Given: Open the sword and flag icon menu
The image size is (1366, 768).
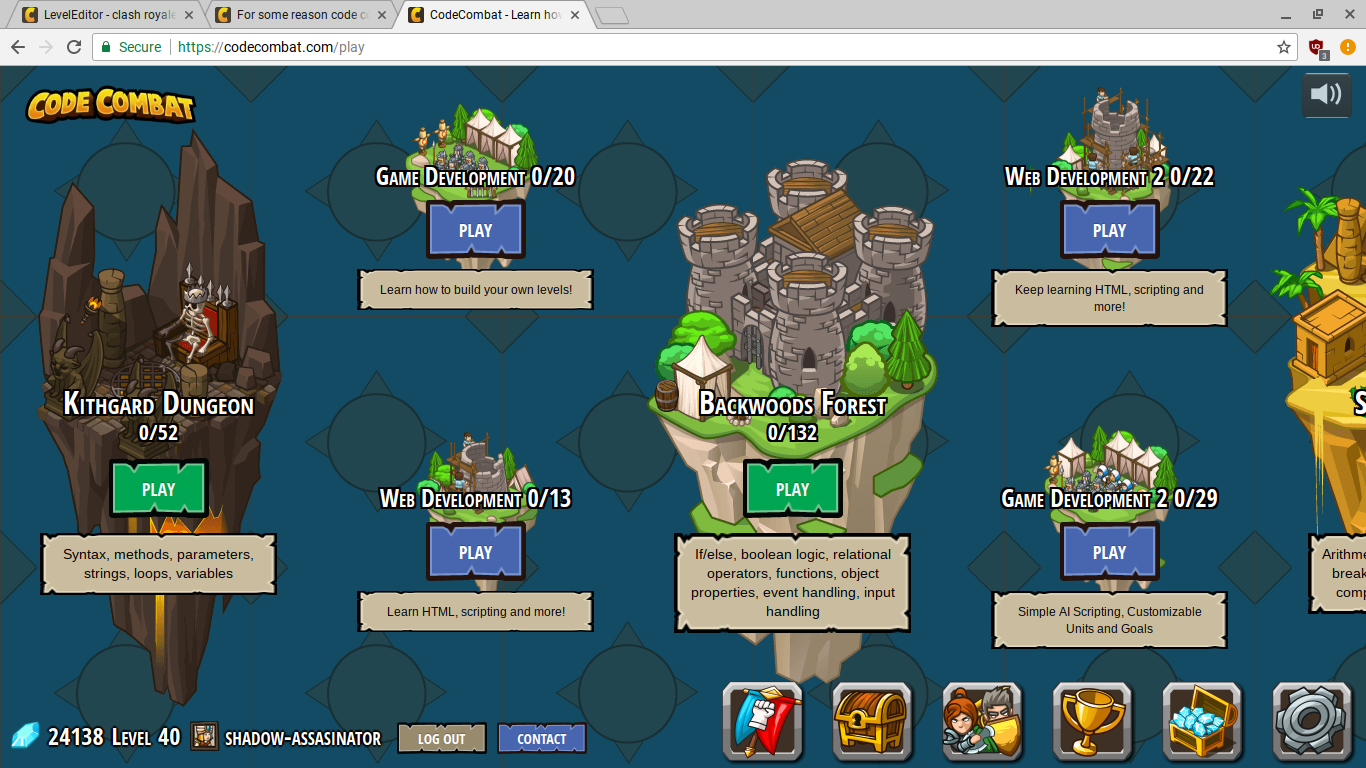Looking at the screenshot, I should coord(762,720).
